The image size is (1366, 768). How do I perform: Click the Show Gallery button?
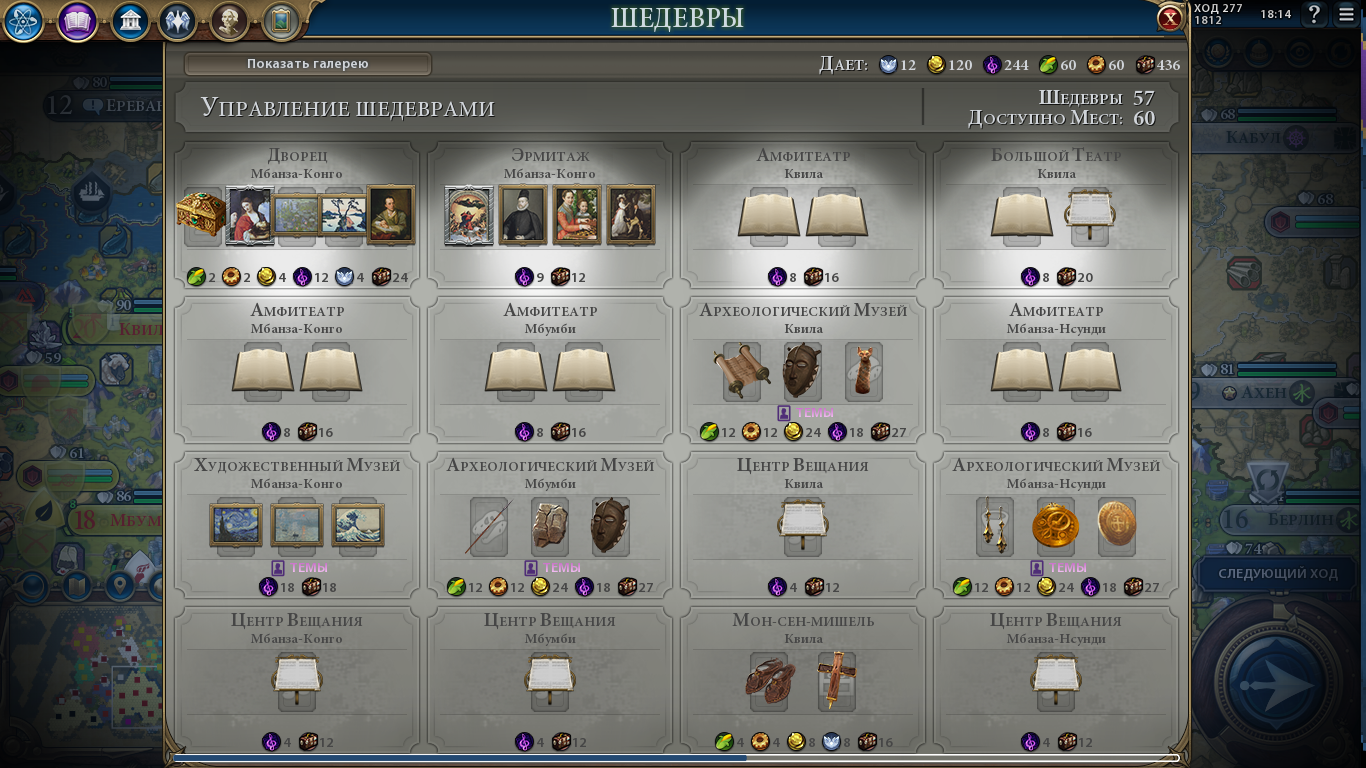(308, 64)
